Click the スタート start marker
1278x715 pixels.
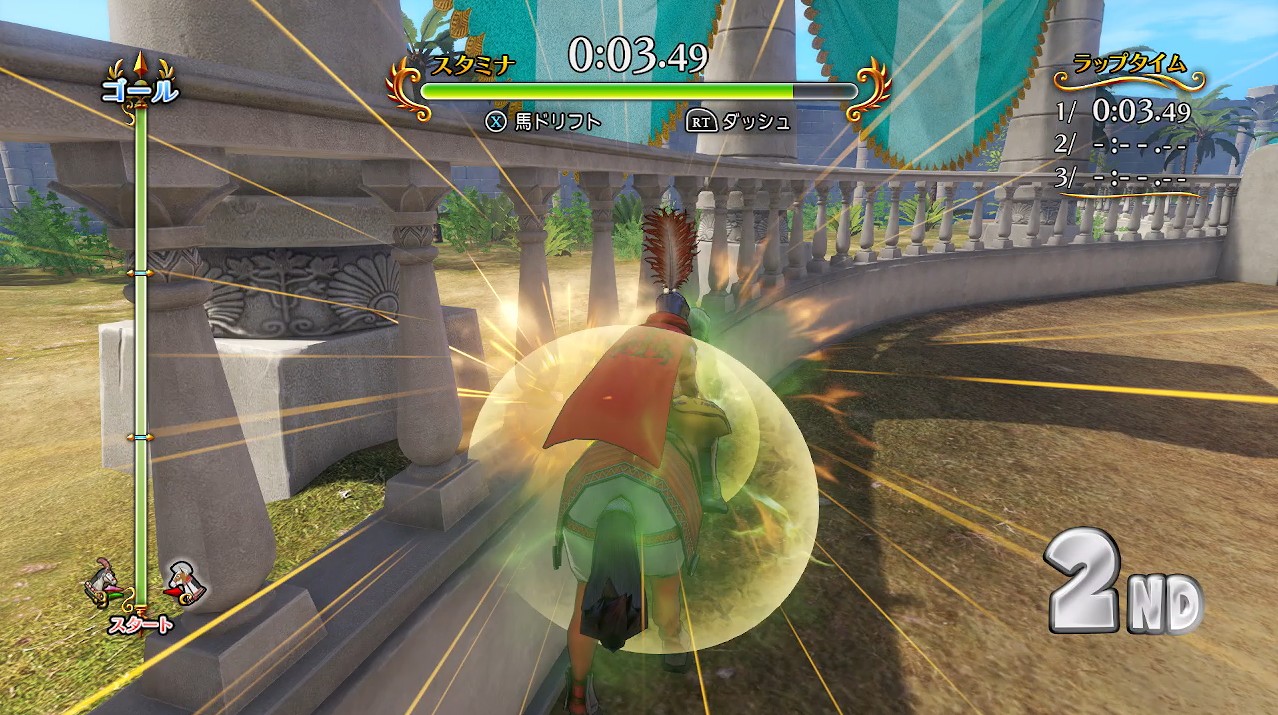click(x=141, y=626)
